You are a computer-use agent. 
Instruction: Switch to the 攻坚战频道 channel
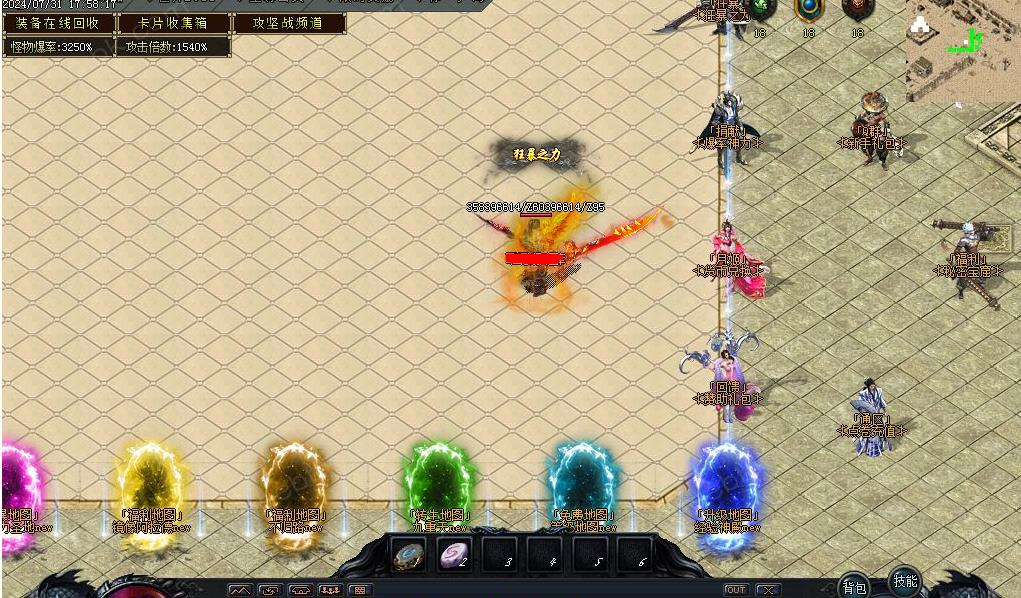[289, 23]
